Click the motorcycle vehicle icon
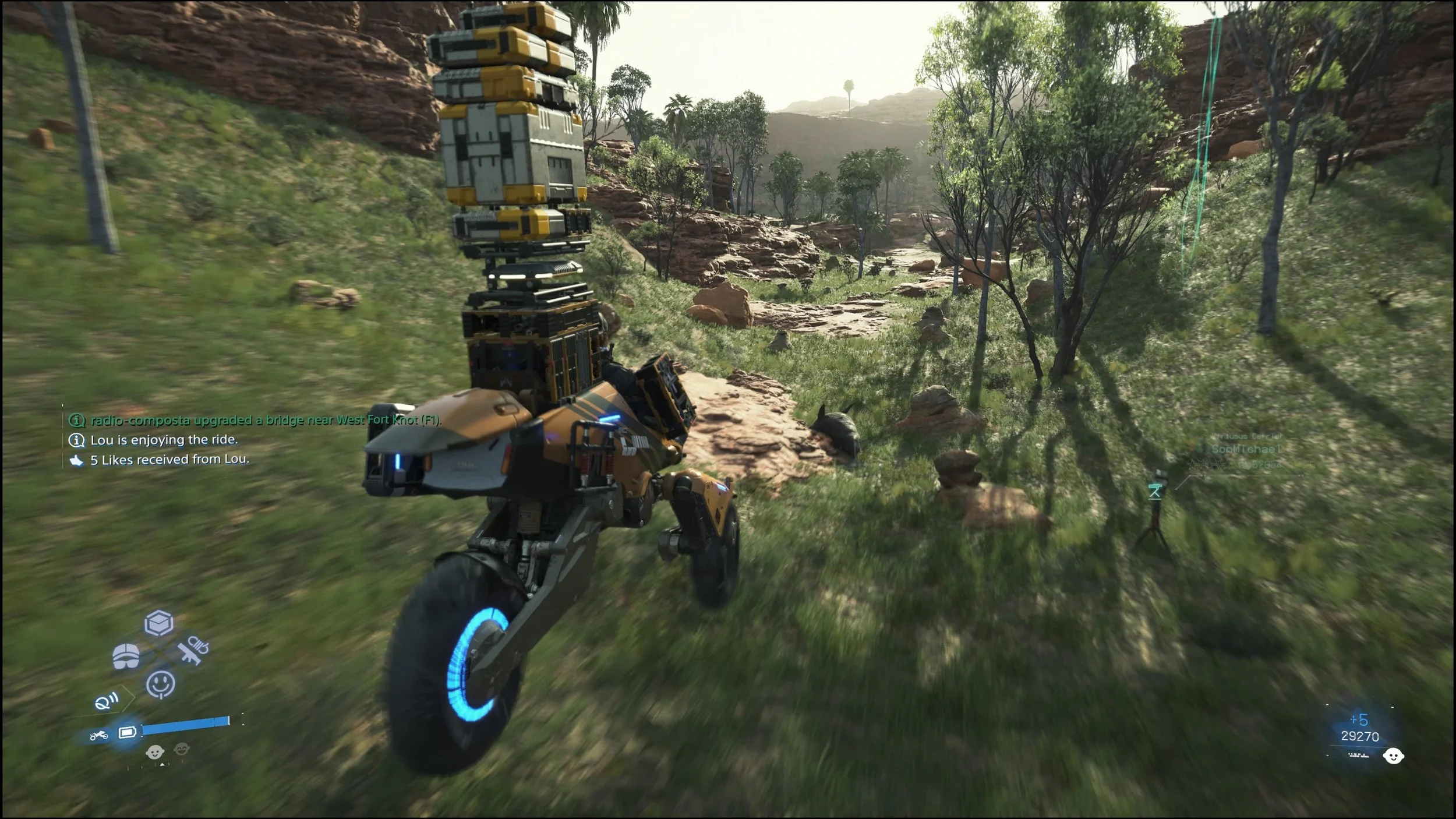The image size is (1456, 819). [98, 735]
